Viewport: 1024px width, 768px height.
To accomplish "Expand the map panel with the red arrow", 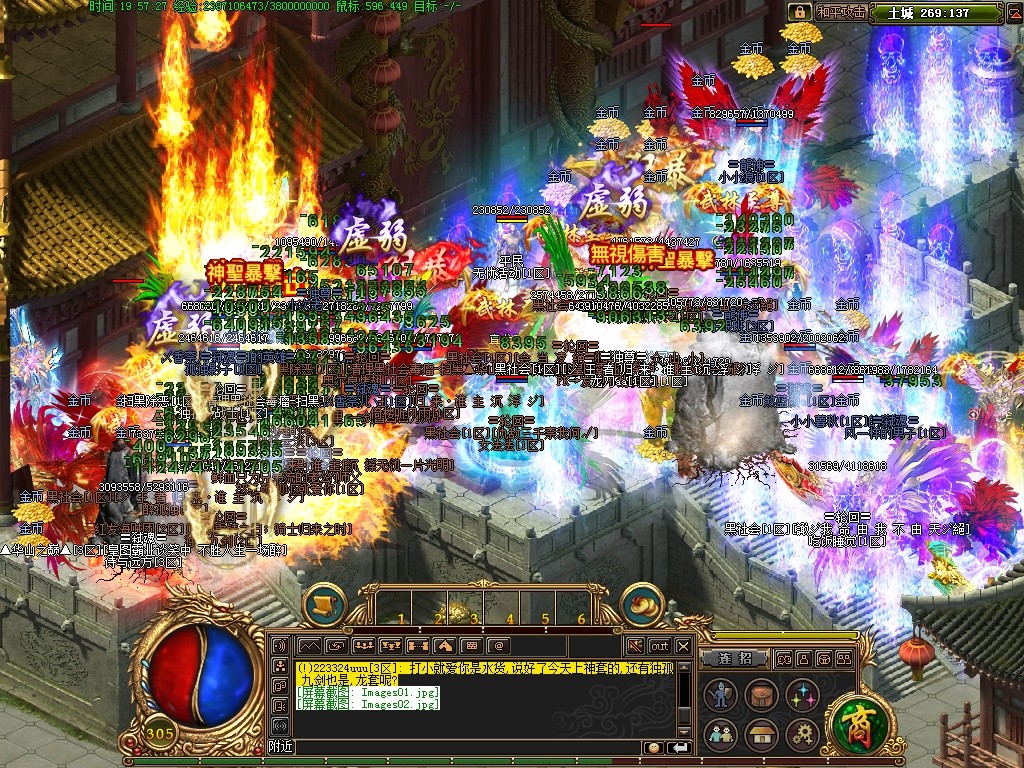I will 1012,13.
